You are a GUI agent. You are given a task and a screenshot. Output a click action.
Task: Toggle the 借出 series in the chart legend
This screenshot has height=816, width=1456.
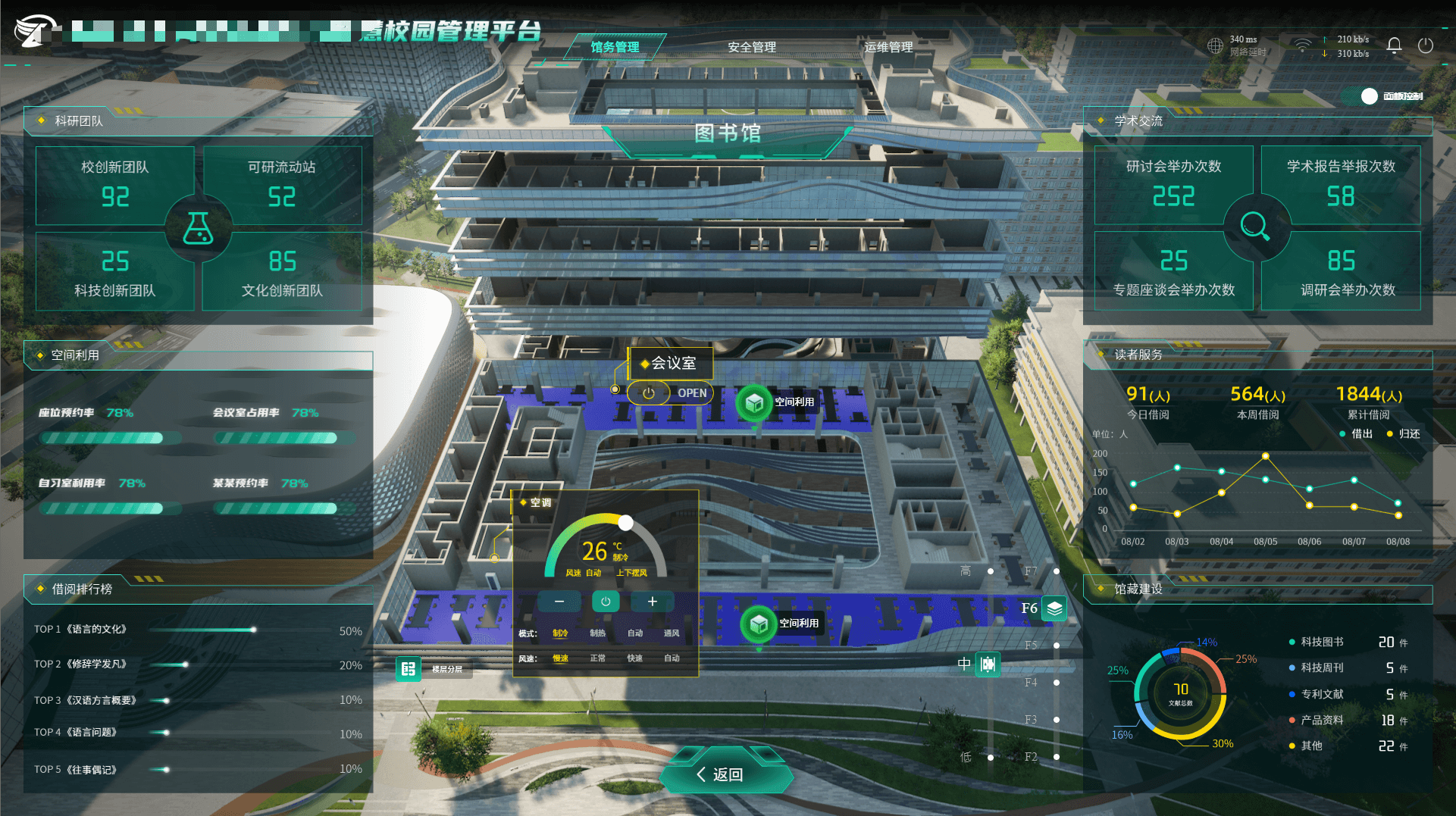pos(1356,434)
